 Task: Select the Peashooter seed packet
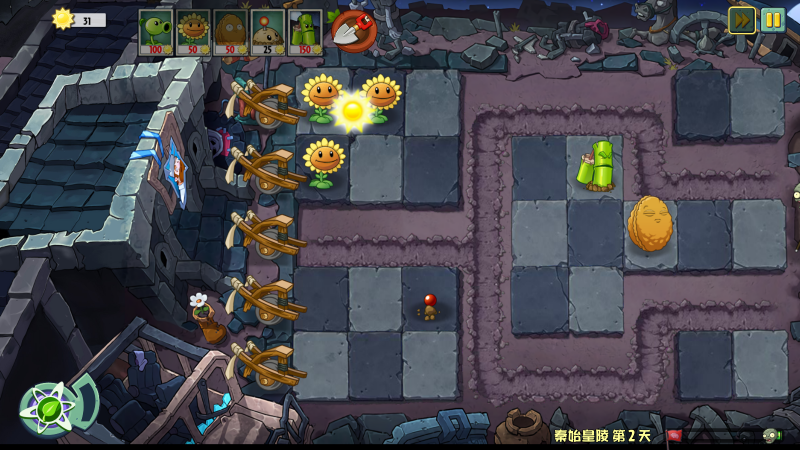tap(155, 32)
